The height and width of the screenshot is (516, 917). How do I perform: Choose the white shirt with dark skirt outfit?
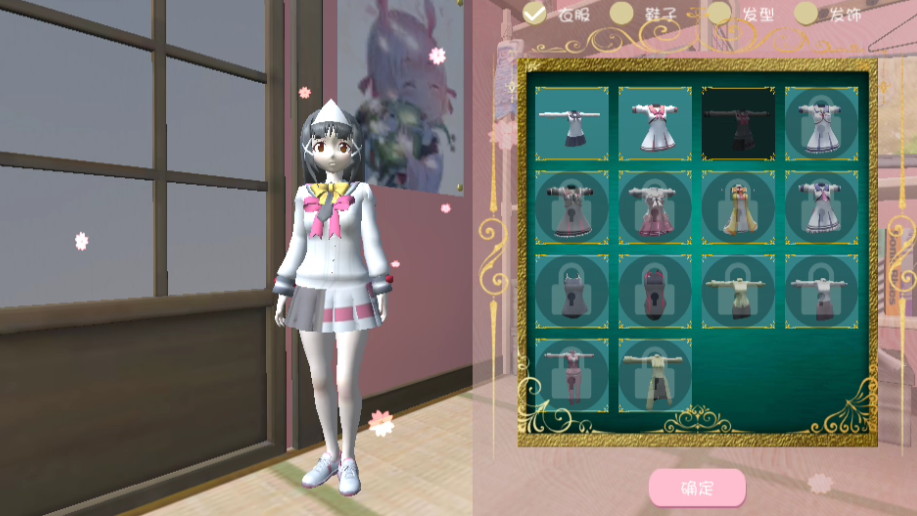571,124
